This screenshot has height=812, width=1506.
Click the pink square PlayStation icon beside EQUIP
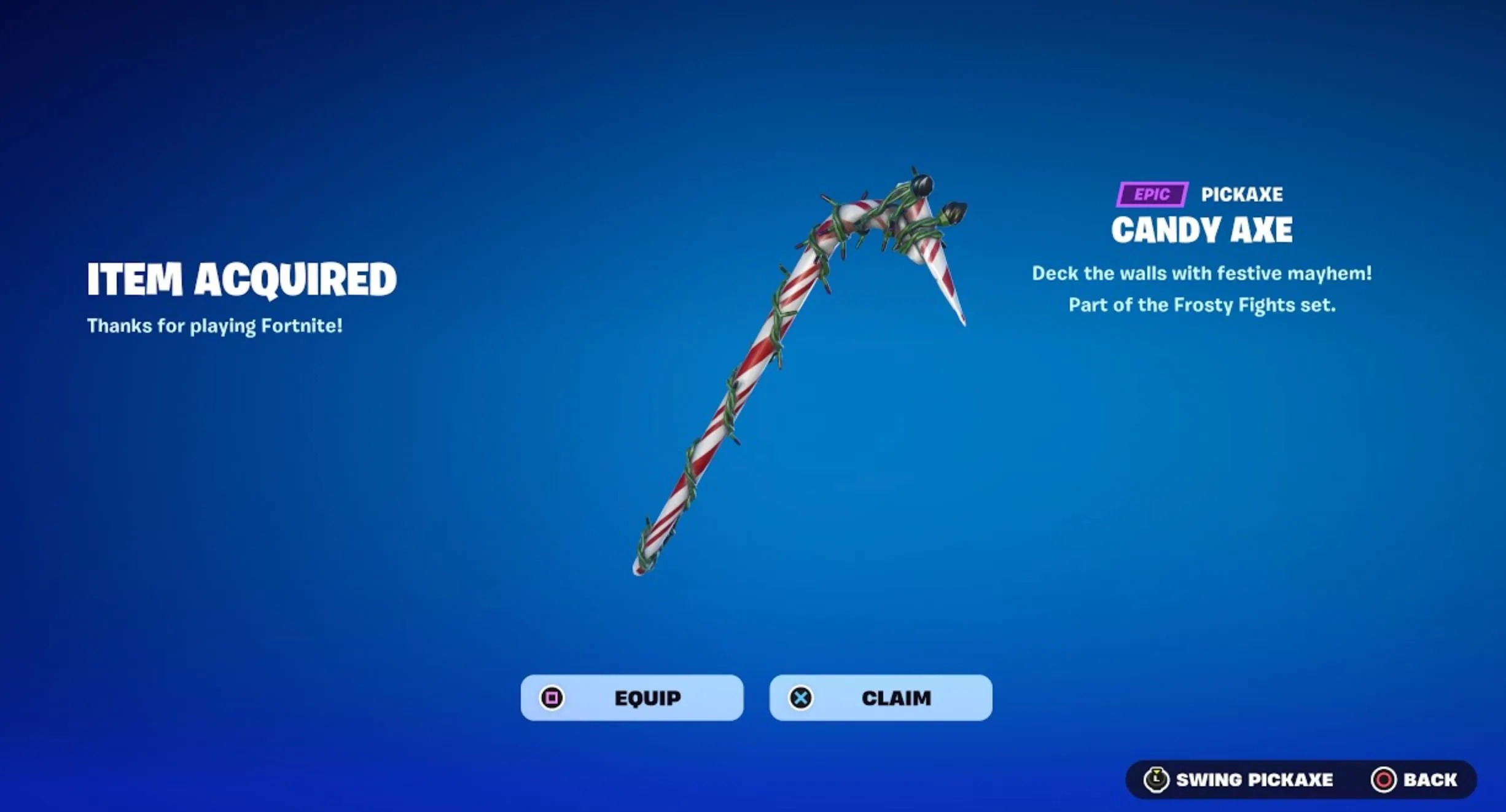click(552, 698)
